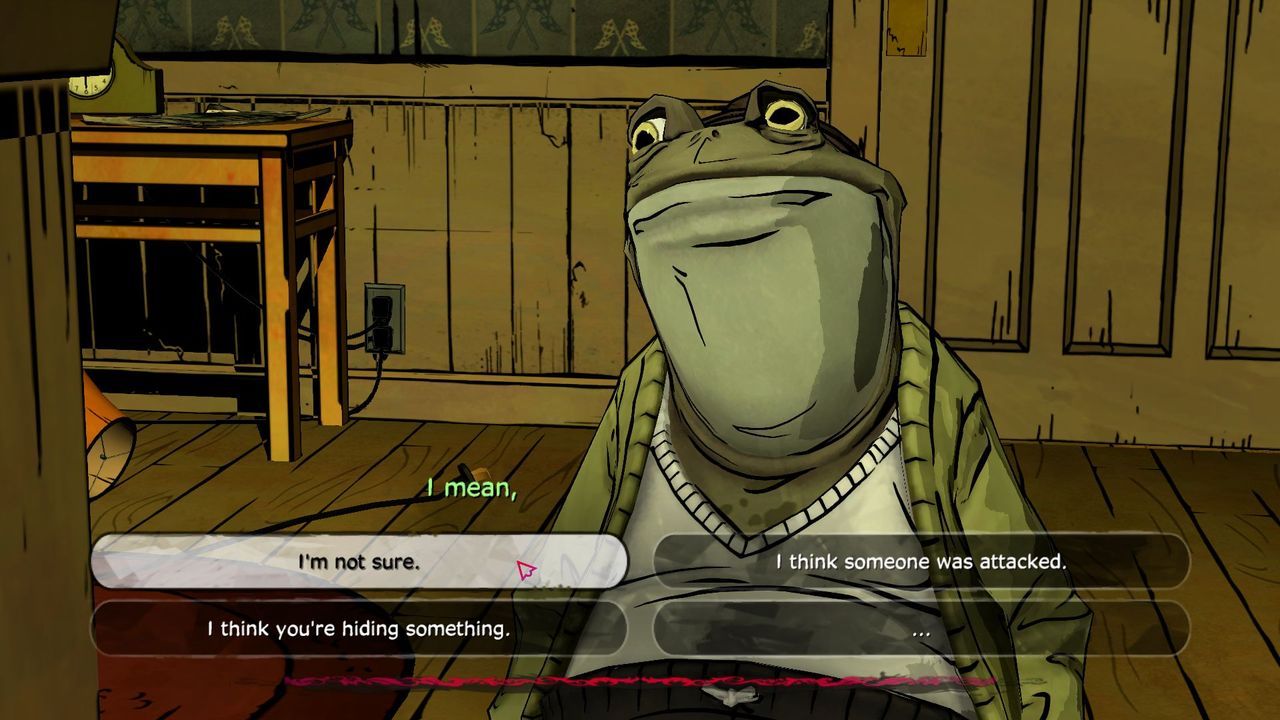The width and height of the screenshot is (1280, 720).
Task: Stay silent with the "..." option
Action: [921, 629]
